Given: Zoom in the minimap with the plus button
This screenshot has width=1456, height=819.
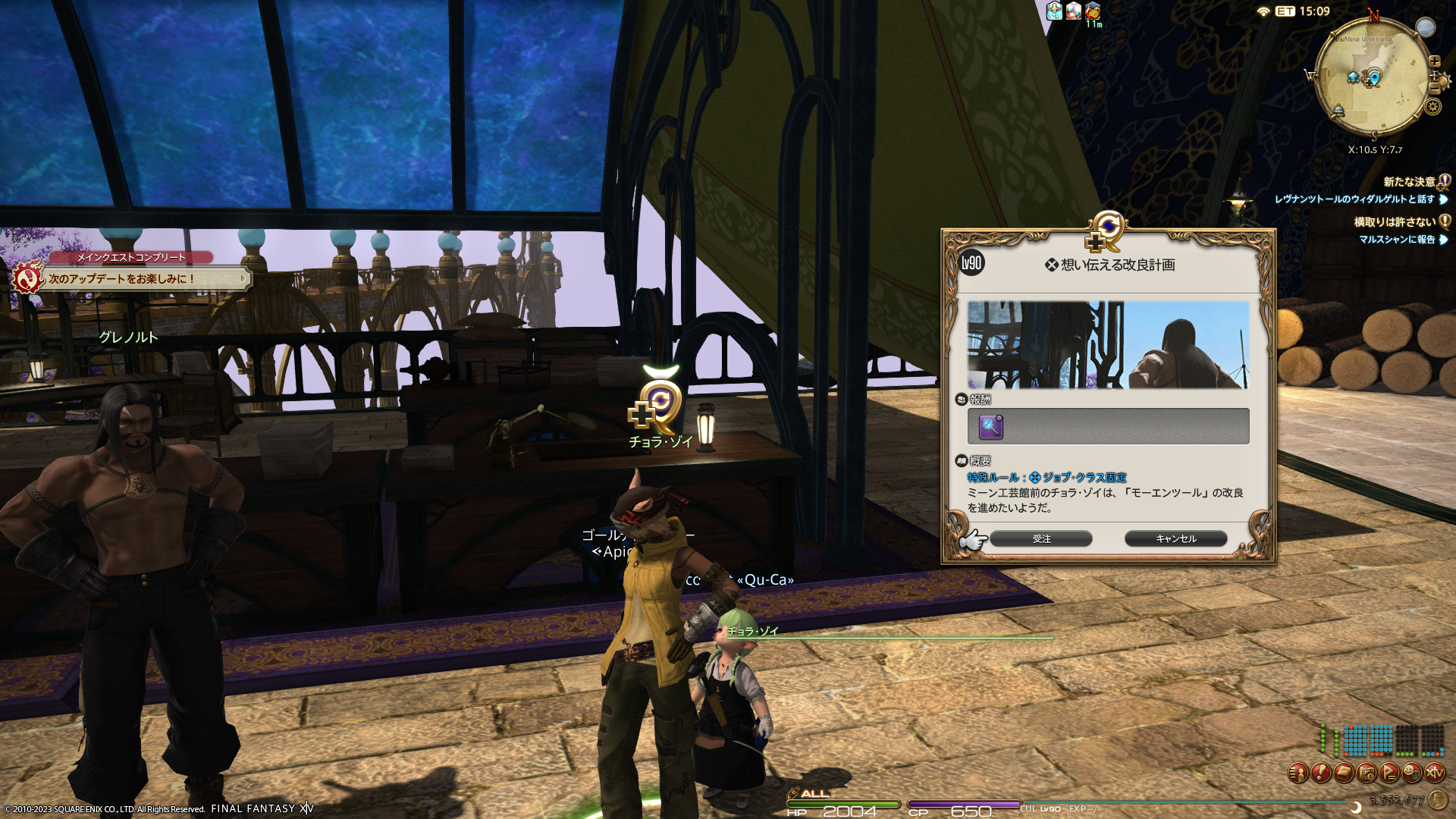Looking at the screenshot, I should pos(1435,61).
